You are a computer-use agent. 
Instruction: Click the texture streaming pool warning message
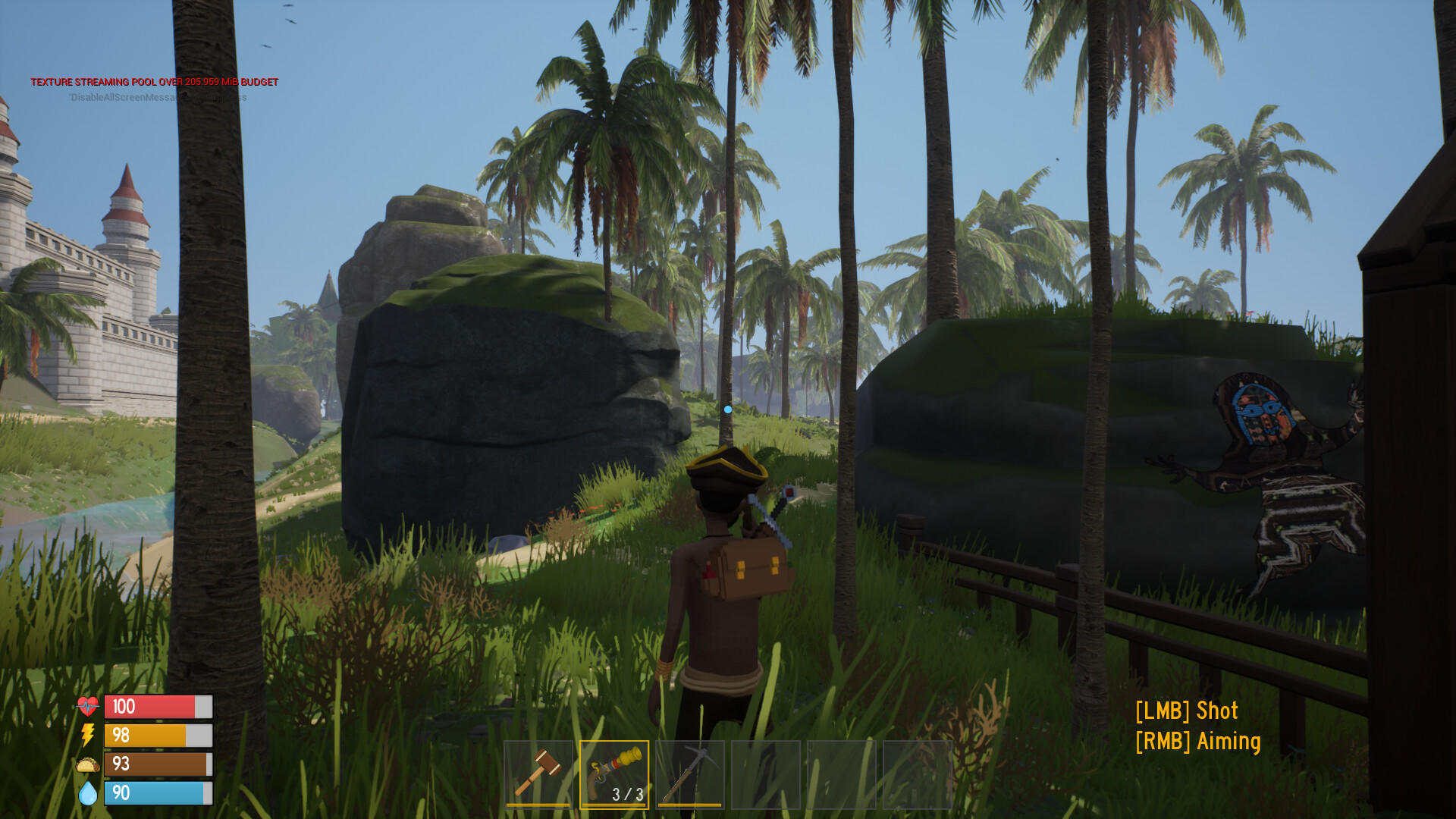(x=153, y=82)
